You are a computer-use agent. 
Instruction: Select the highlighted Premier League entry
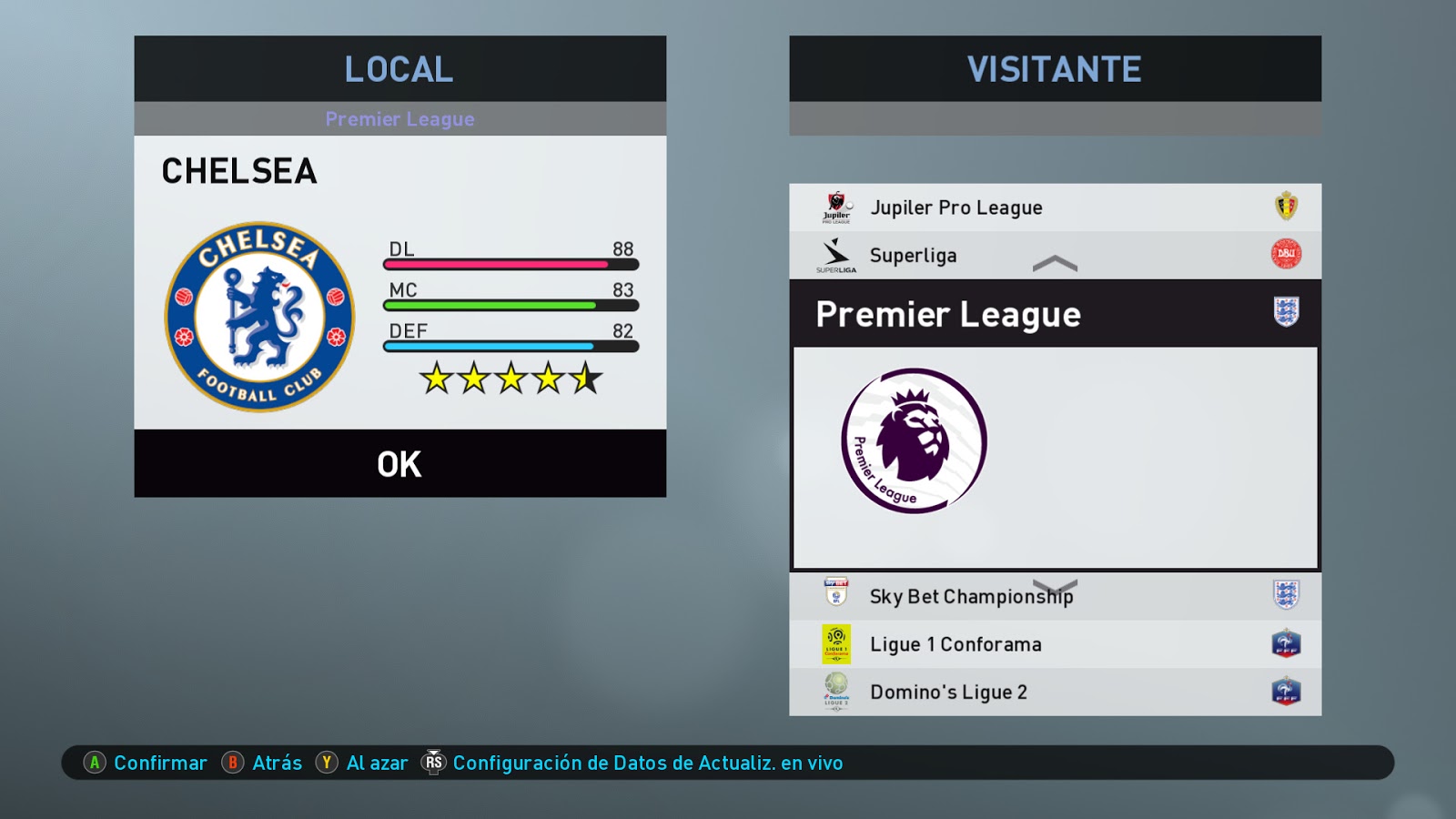[1055, 314]
